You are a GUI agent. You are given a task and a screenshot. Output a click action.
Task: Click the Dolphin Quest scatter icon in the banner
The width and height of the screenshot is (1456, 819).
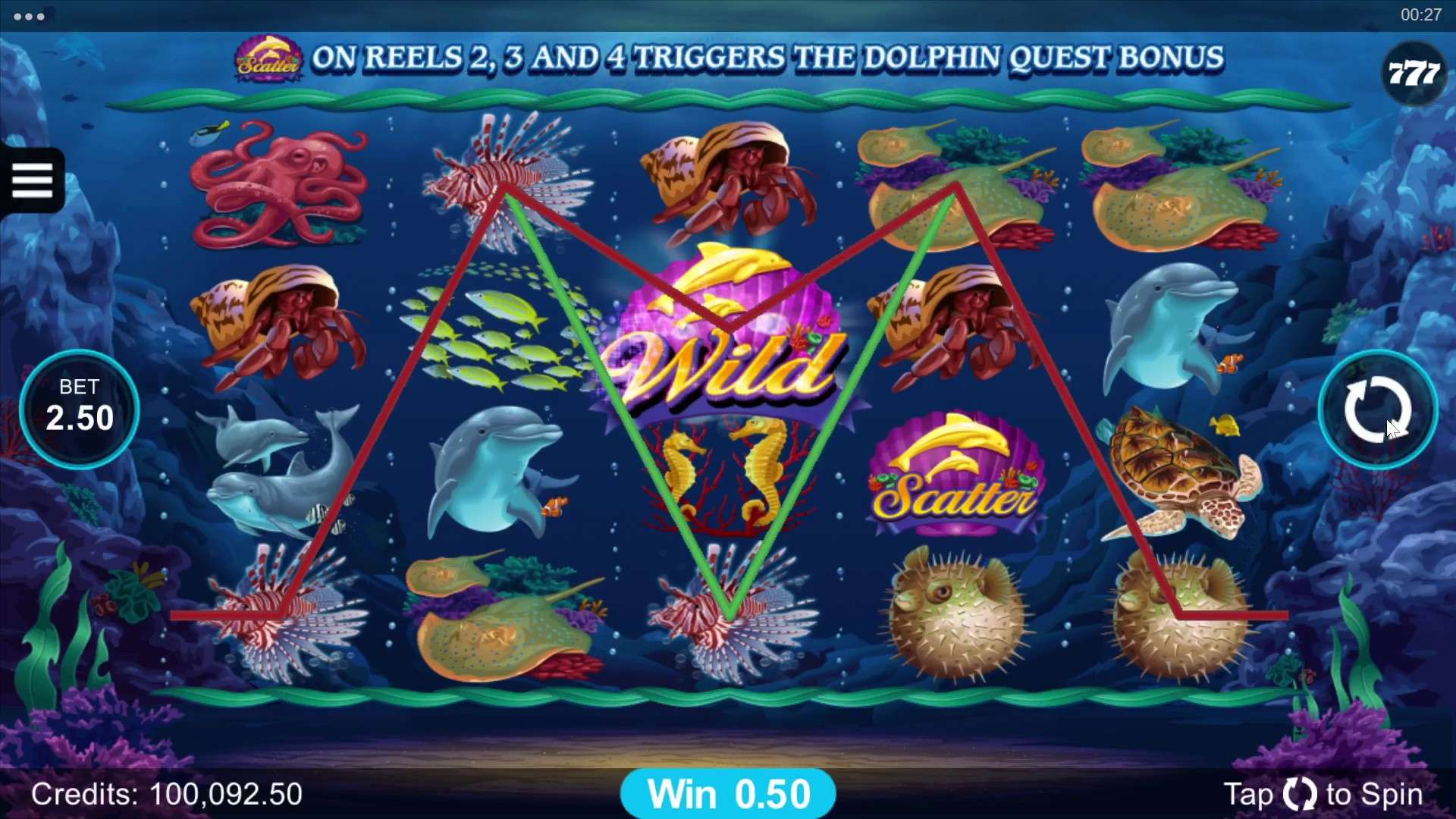point(269,57)
